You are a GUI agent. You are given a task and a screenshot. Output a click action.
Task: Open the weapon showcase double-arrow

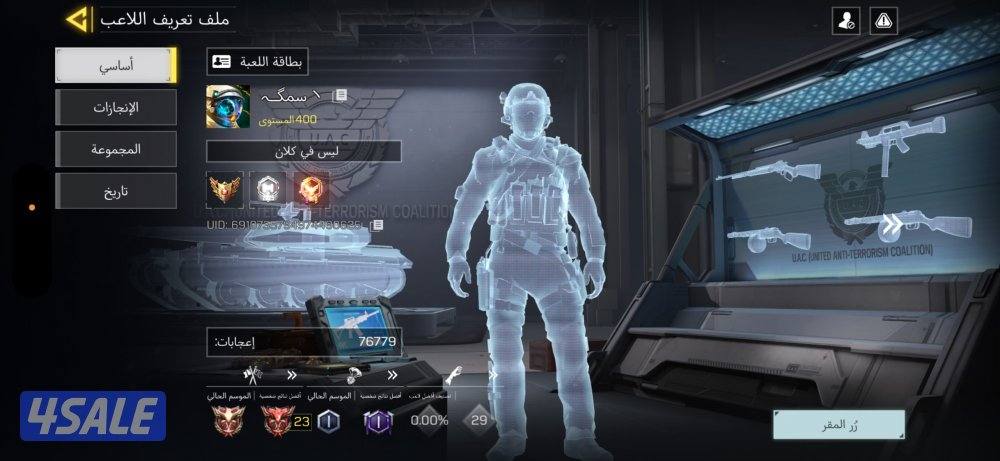click(x=890, y=222)
